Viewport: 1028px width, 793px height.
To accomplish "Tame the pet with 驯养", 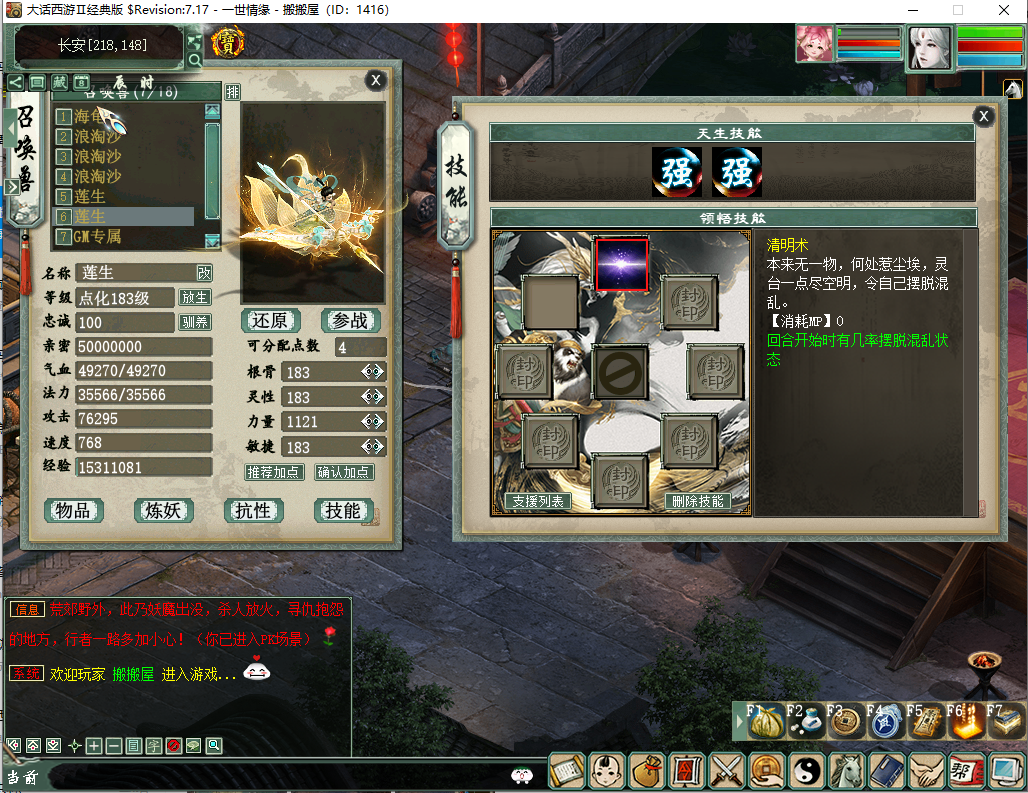I will coord(195,322).
